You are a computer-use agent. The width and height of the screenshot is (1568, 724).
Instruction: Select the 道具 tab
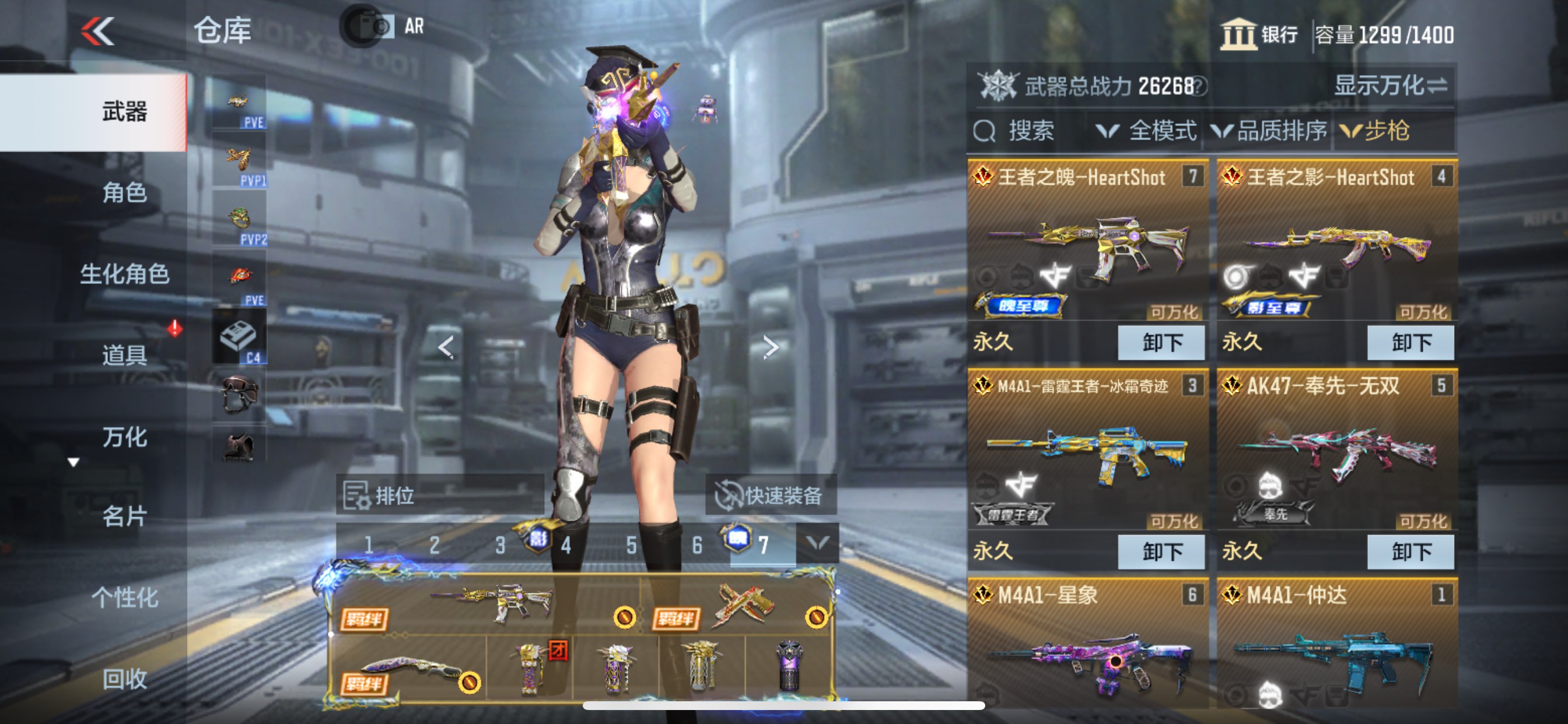coord(124,354)
